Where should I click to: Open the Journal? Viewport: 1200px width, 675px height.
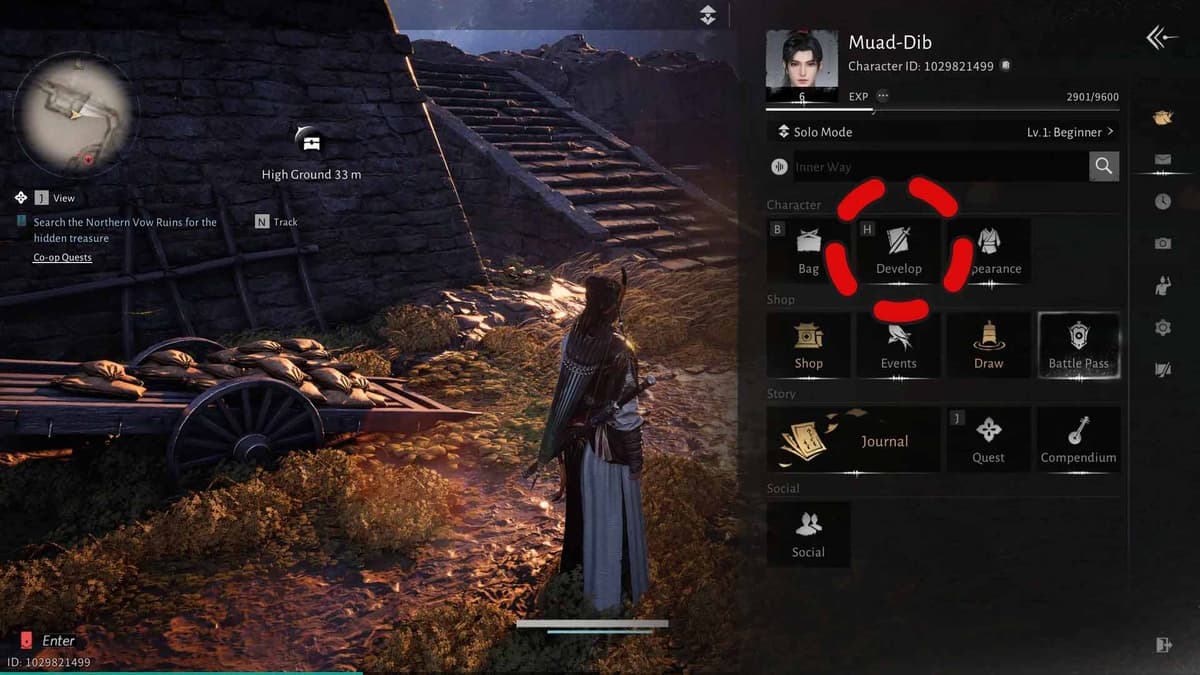pyautogui.click(x=853, y=440)
